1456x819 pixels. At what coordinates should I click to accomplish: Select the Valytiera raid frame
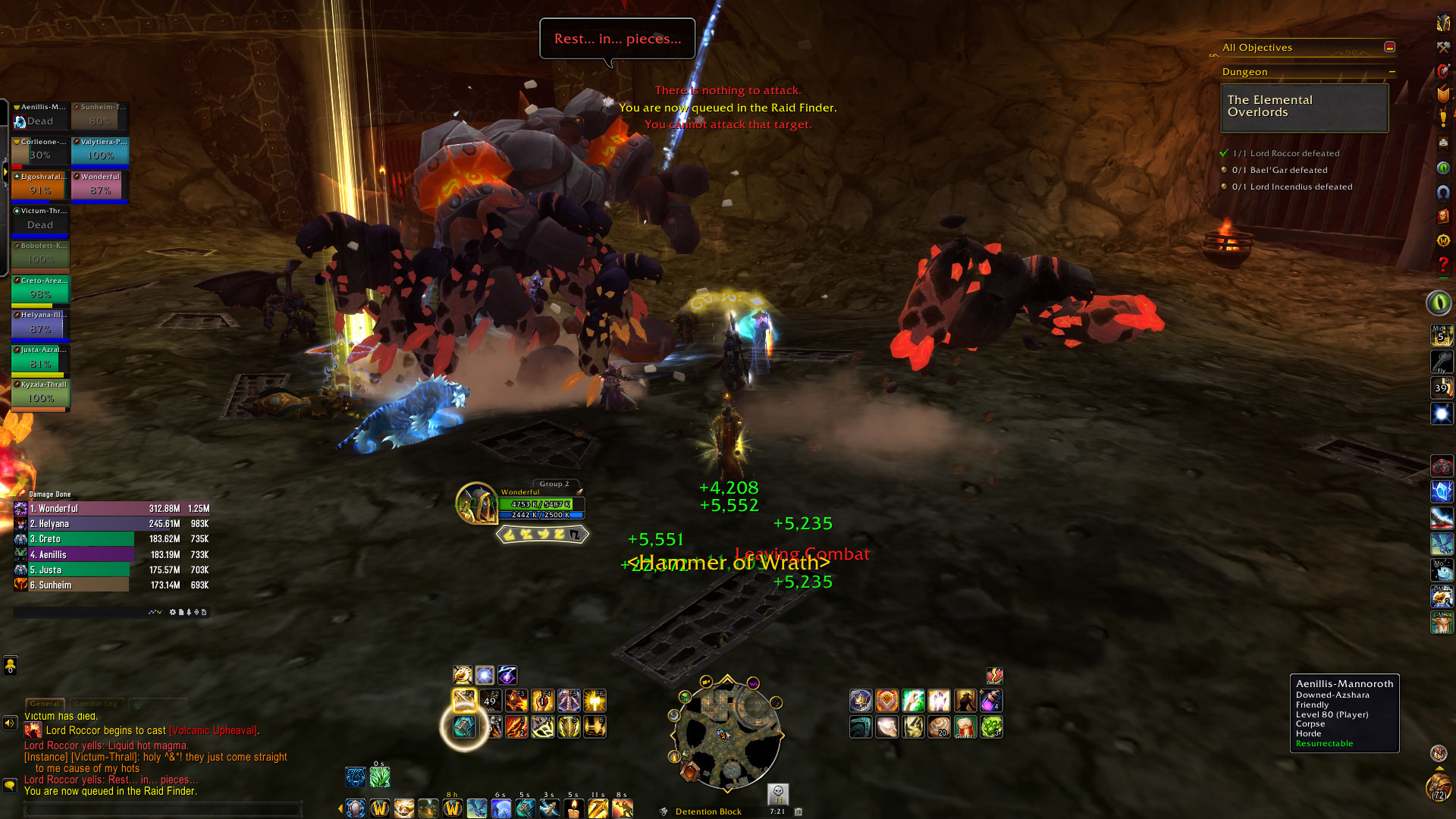point(100,150)
